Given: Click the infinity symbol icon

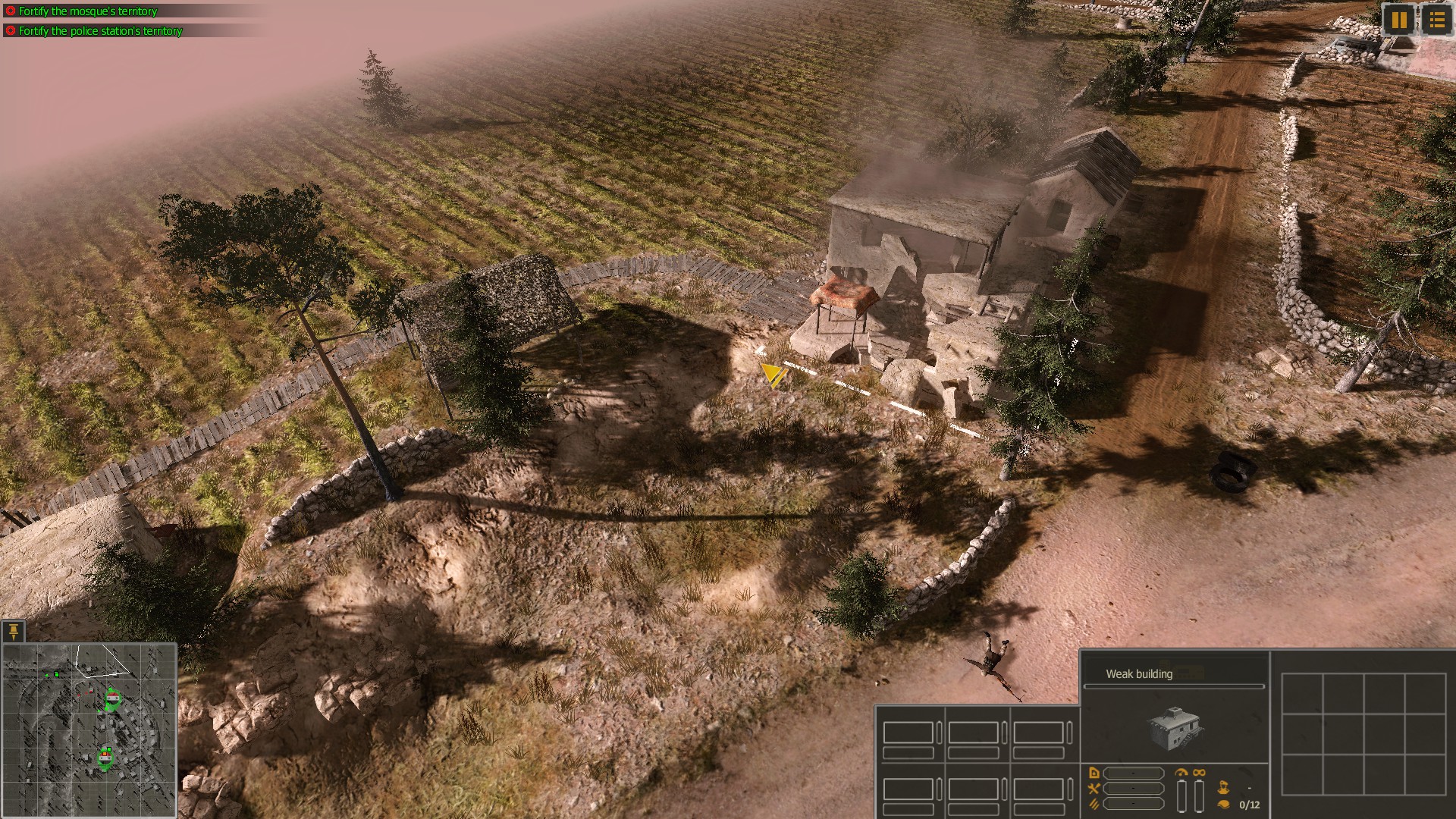Looking at the screenshot, I should pos(1199,773).
